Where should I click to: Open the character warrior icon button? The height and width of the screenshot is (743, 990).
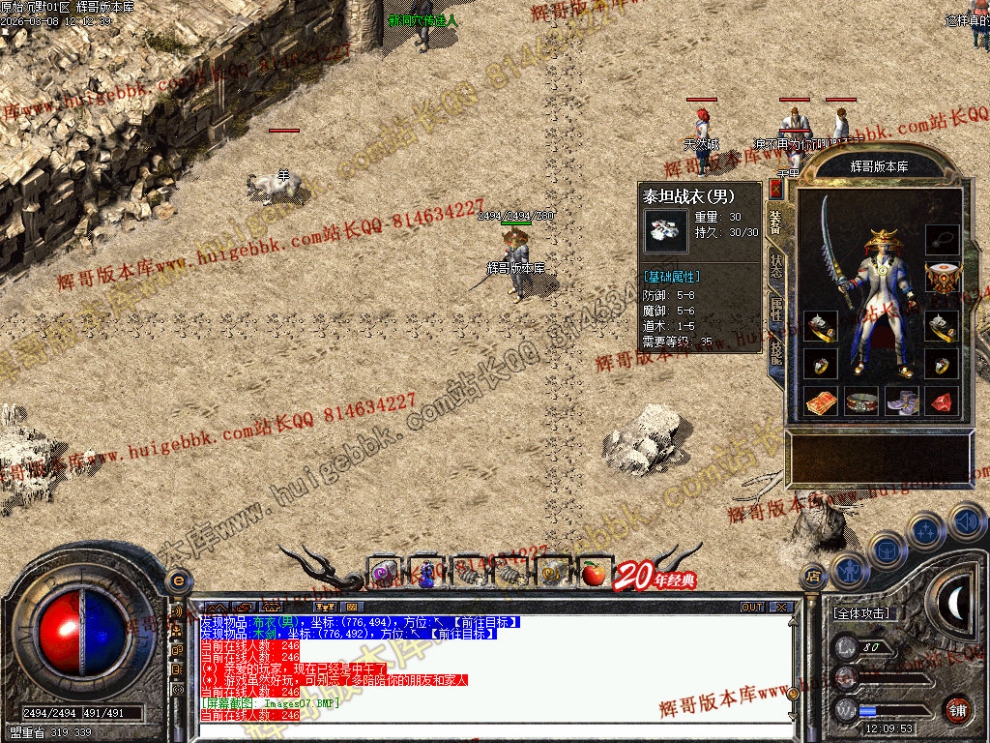coord(848,571)
